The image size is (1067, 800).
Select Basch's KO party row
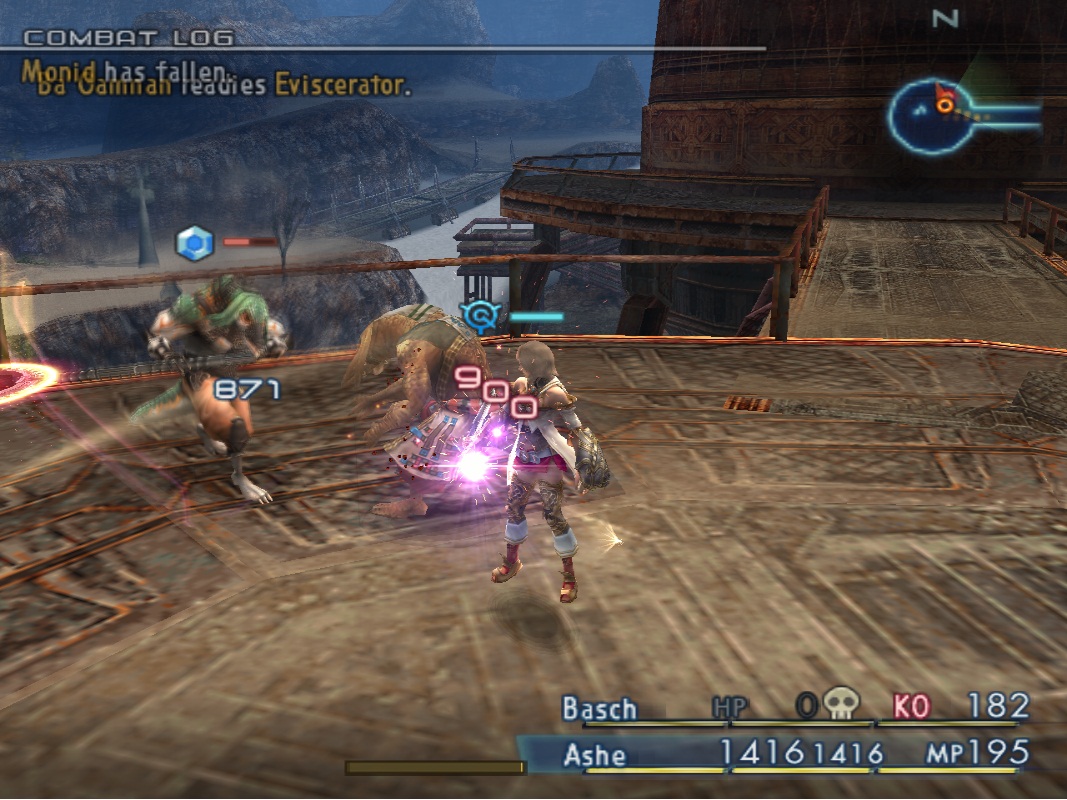tap(793, 708)
